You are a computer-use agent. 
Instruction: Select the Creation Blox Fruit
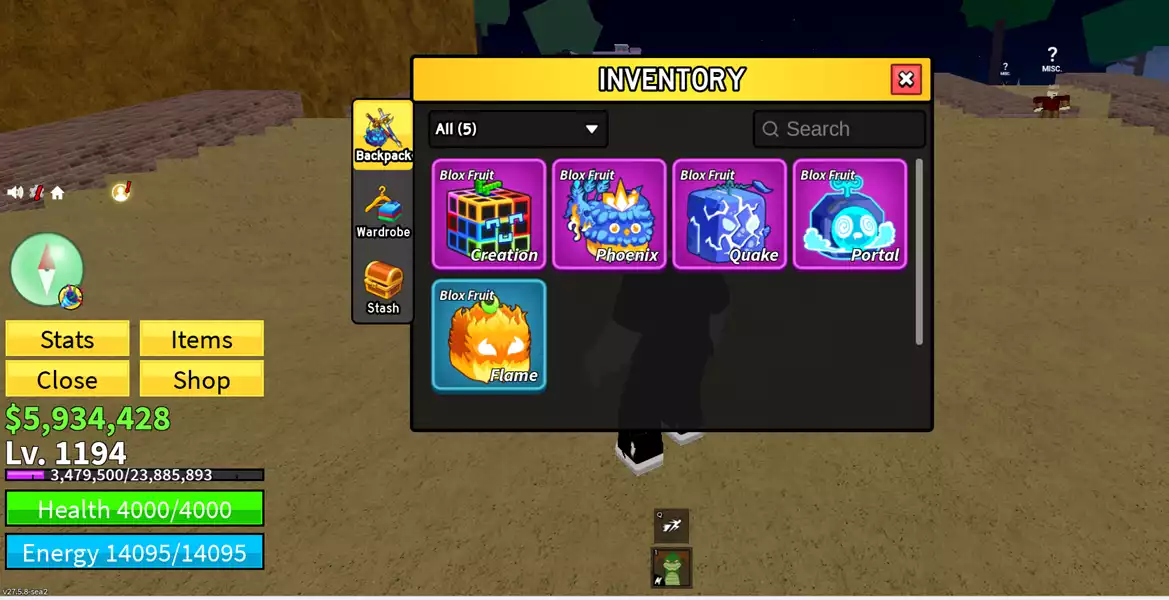pyautogui.click(x=489, y=214)
